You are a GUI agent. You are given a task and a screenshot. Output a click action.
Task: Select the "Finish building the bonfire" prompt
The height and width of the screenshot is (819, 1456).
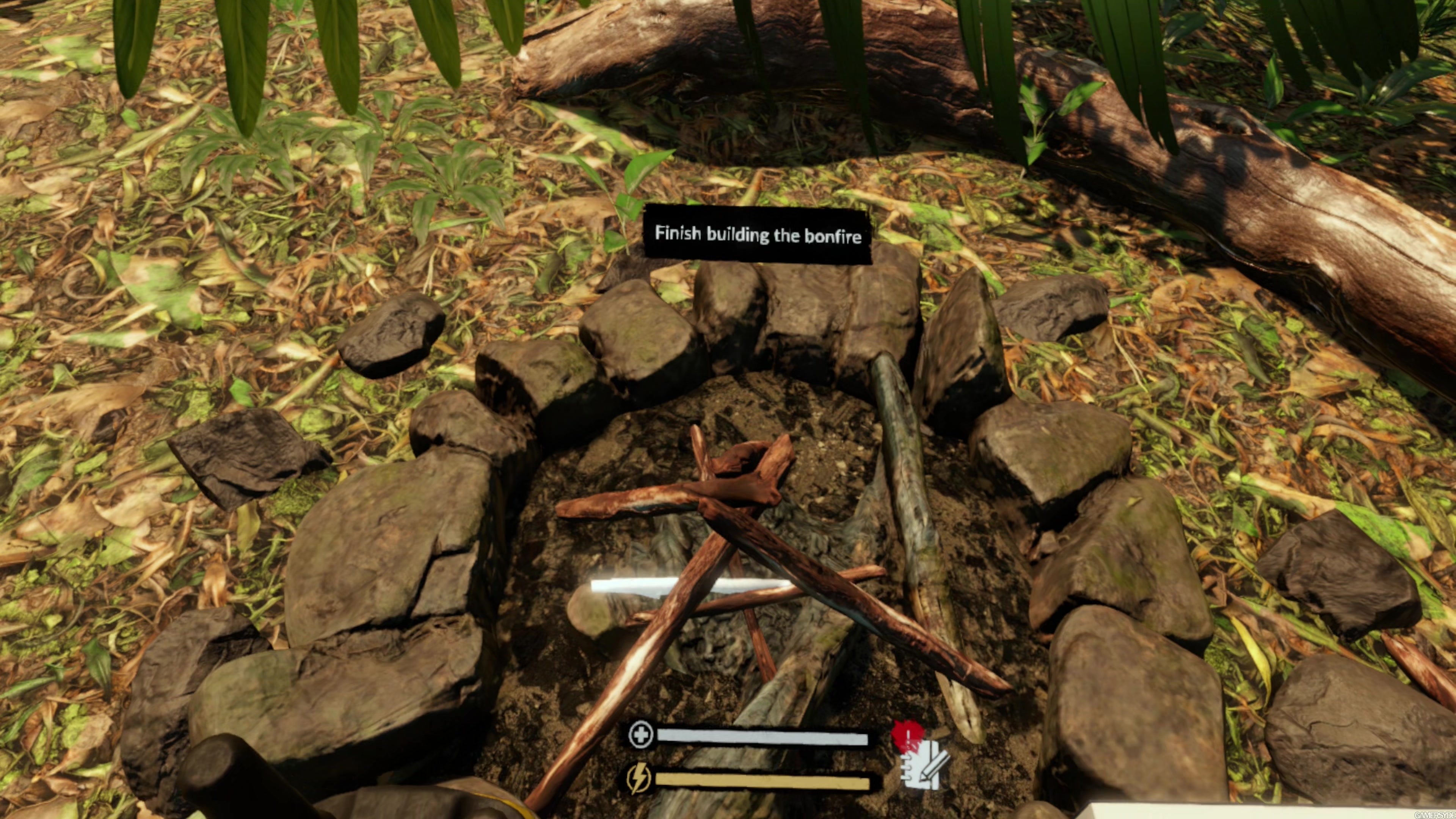pos(758,235)
